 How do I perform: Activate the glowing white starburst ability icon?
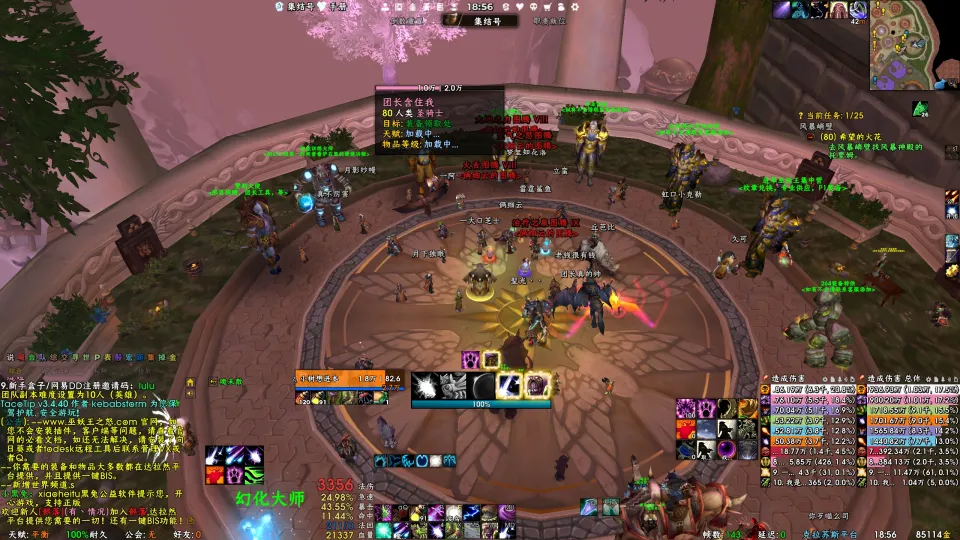tap(427, 385)
